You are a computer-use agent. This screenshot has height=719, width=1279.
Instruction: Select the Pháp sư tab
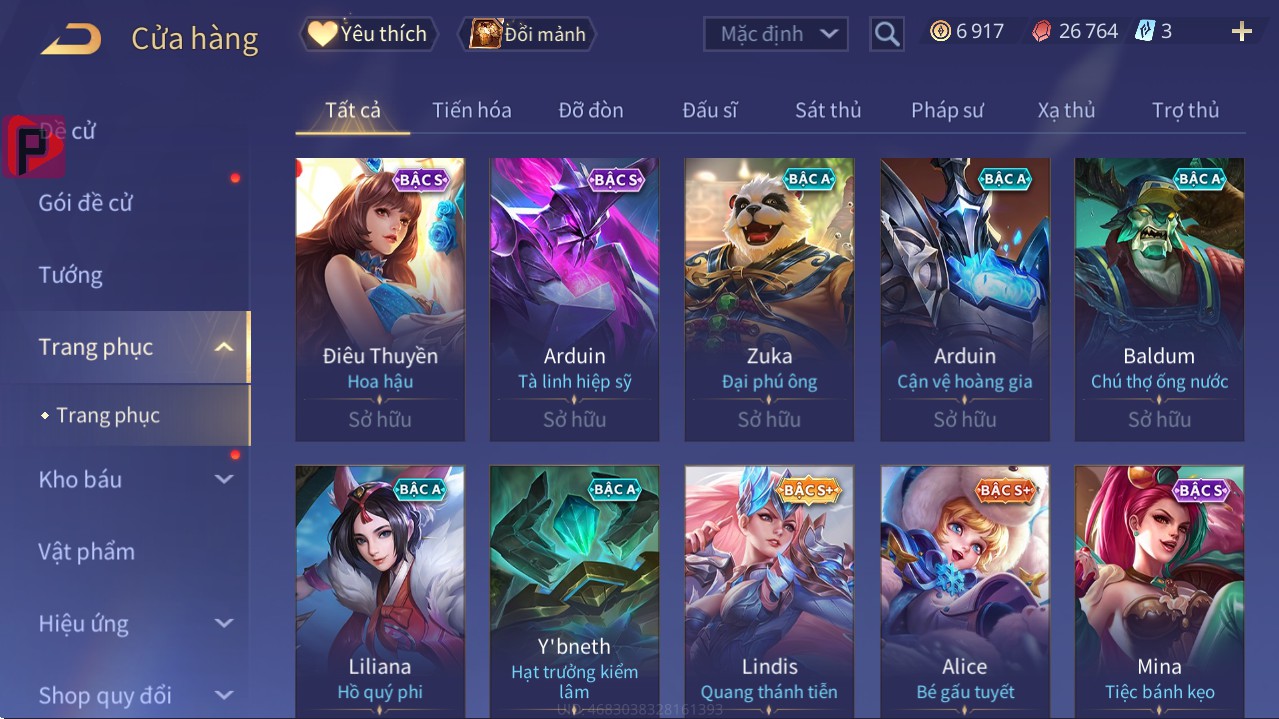[947, 110]
